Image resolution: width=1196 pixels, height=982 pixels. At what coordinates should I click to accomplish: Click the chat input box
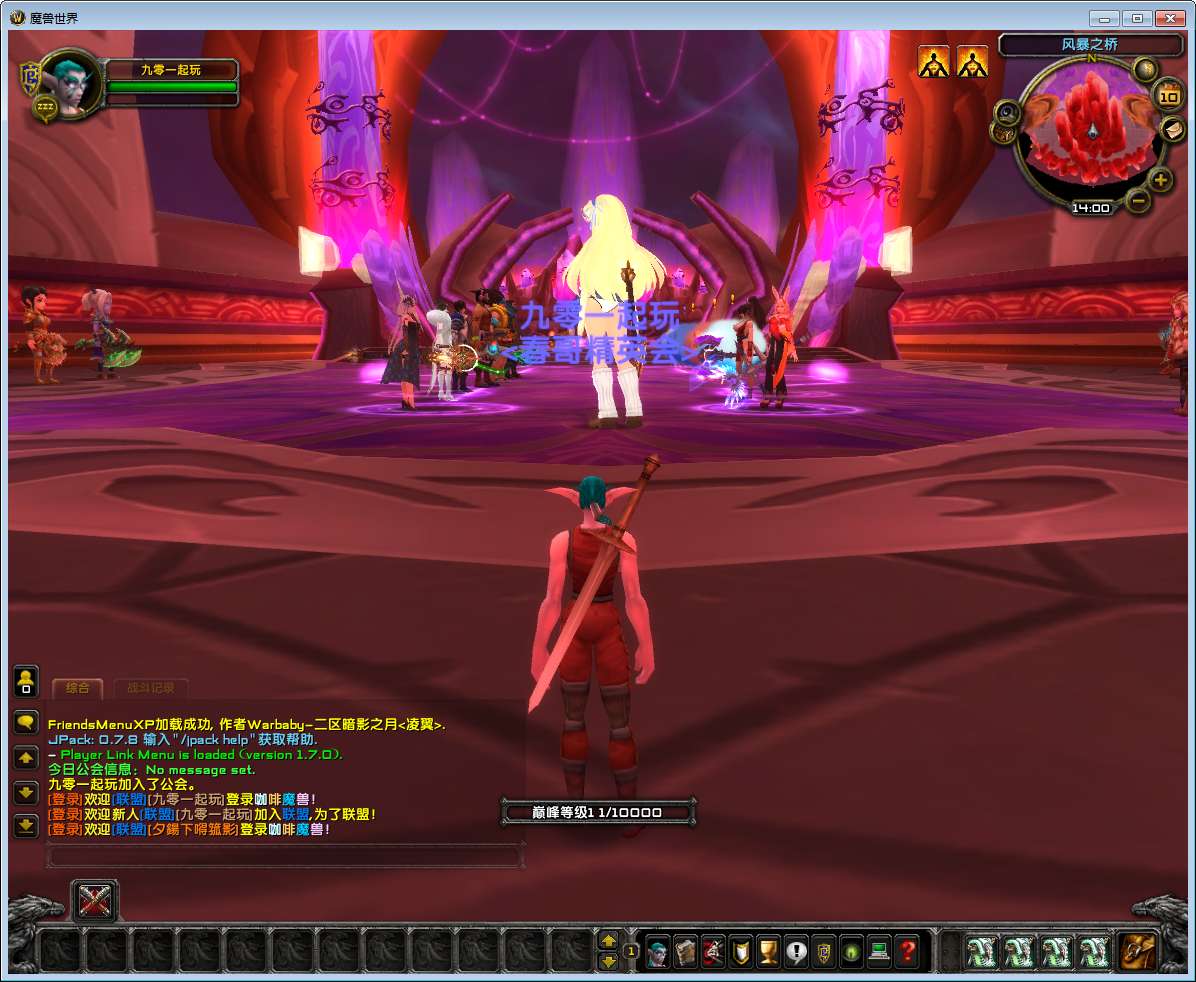click(284, 856)
